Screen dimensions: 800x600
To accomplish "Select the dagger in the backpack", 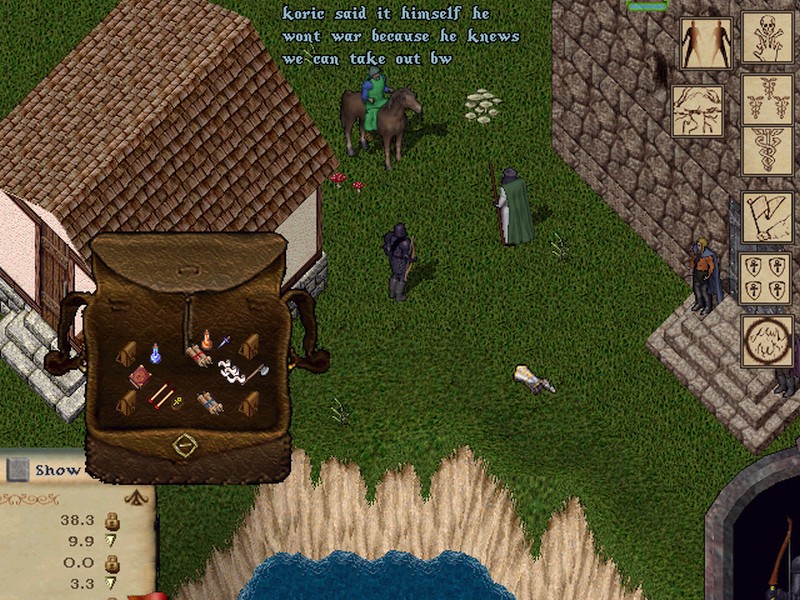I will [x=224, y=342].
